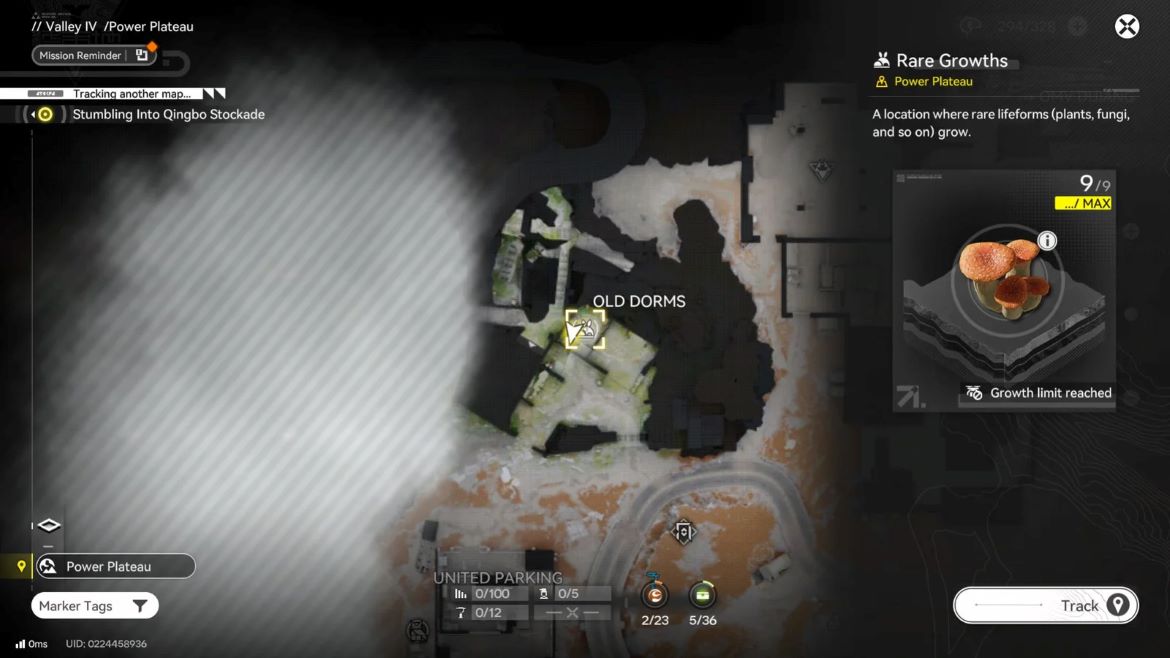Open the Mission Reminder panel
The height and width of the screenshot is (658, 1170).
pos(94,55)
